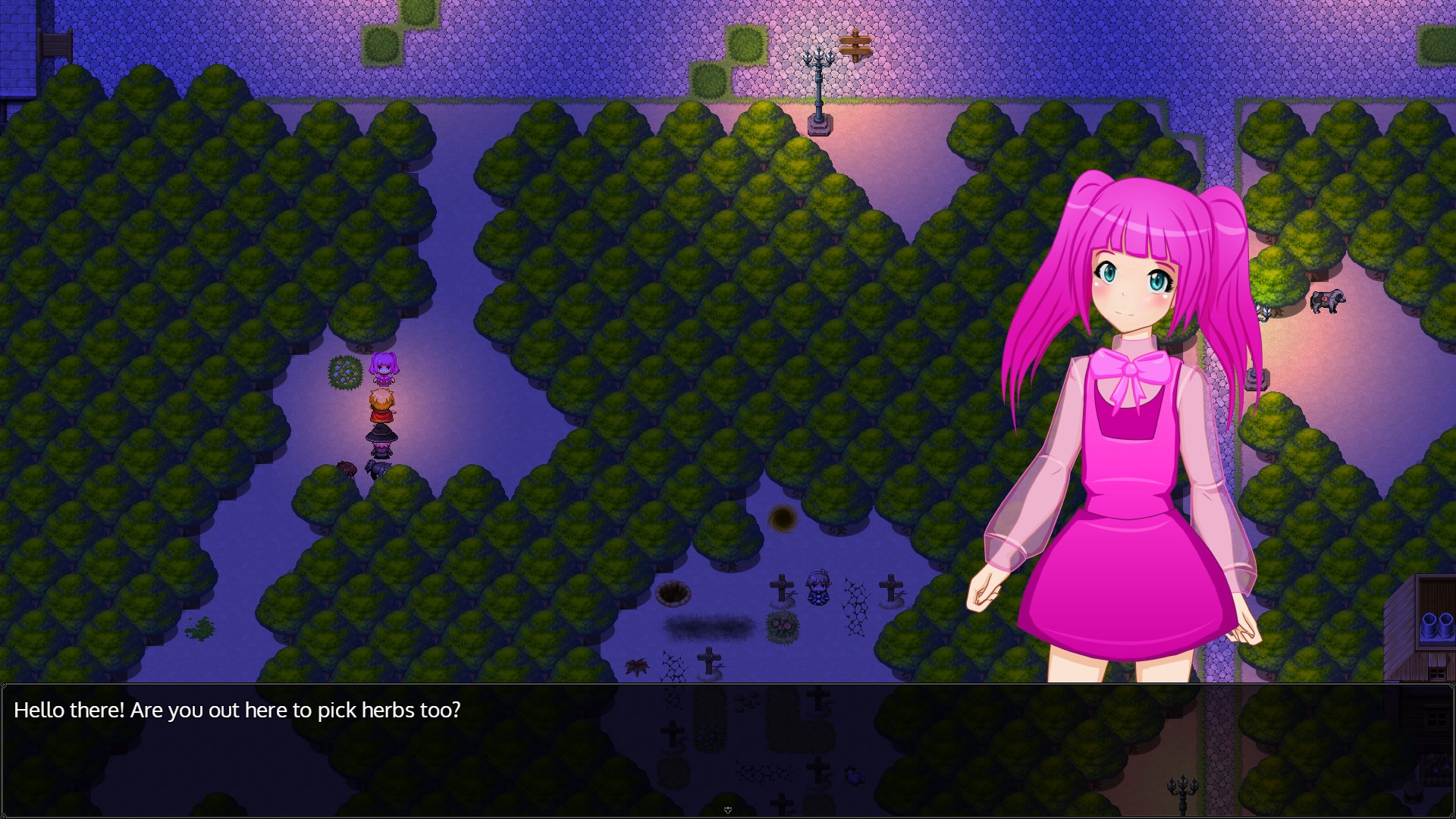Click the dark pit hole in the graveyard

[x=673, y=593]
